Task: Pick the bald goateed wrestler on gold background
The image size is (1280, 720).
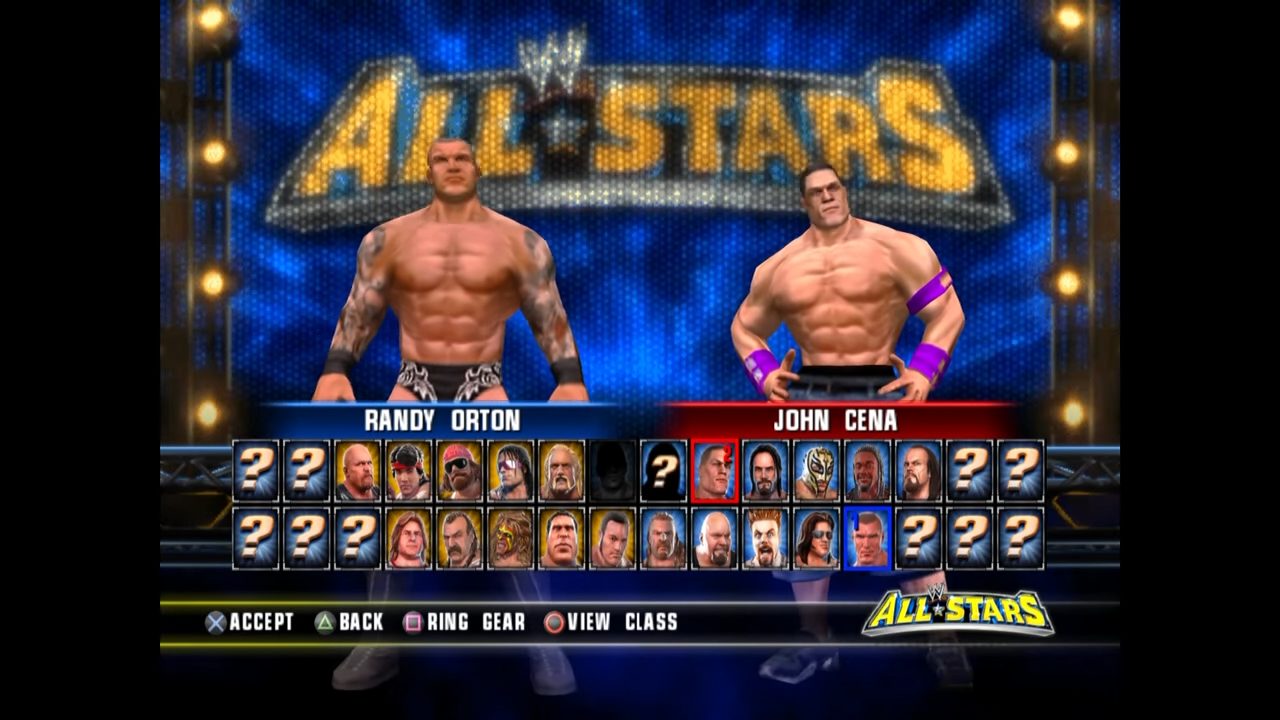Action: 358,470
